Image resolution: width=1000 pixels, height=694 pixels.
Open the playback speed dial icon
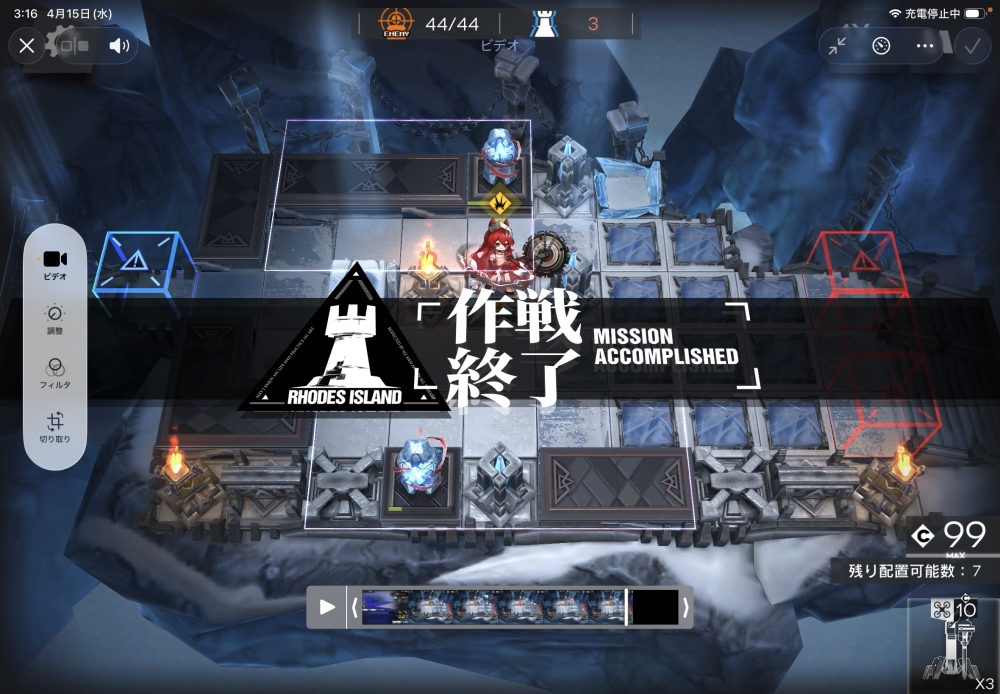point(881,45)
